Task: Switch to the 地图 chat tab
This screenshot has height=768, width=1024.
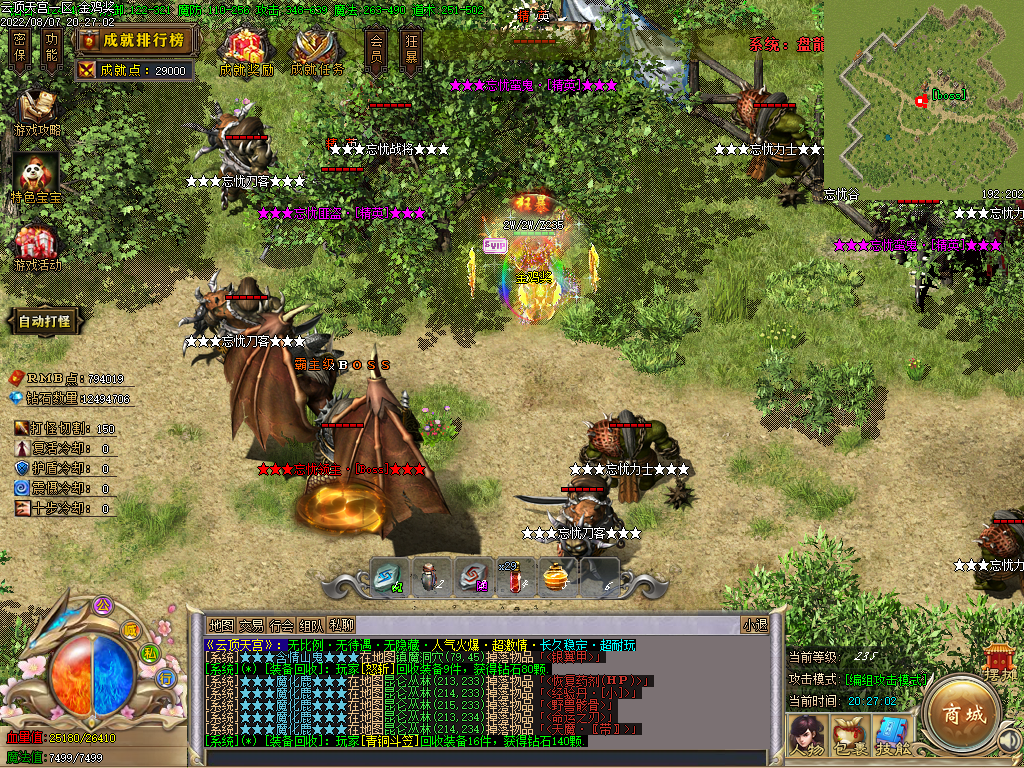Action: [x=221, y=625]
